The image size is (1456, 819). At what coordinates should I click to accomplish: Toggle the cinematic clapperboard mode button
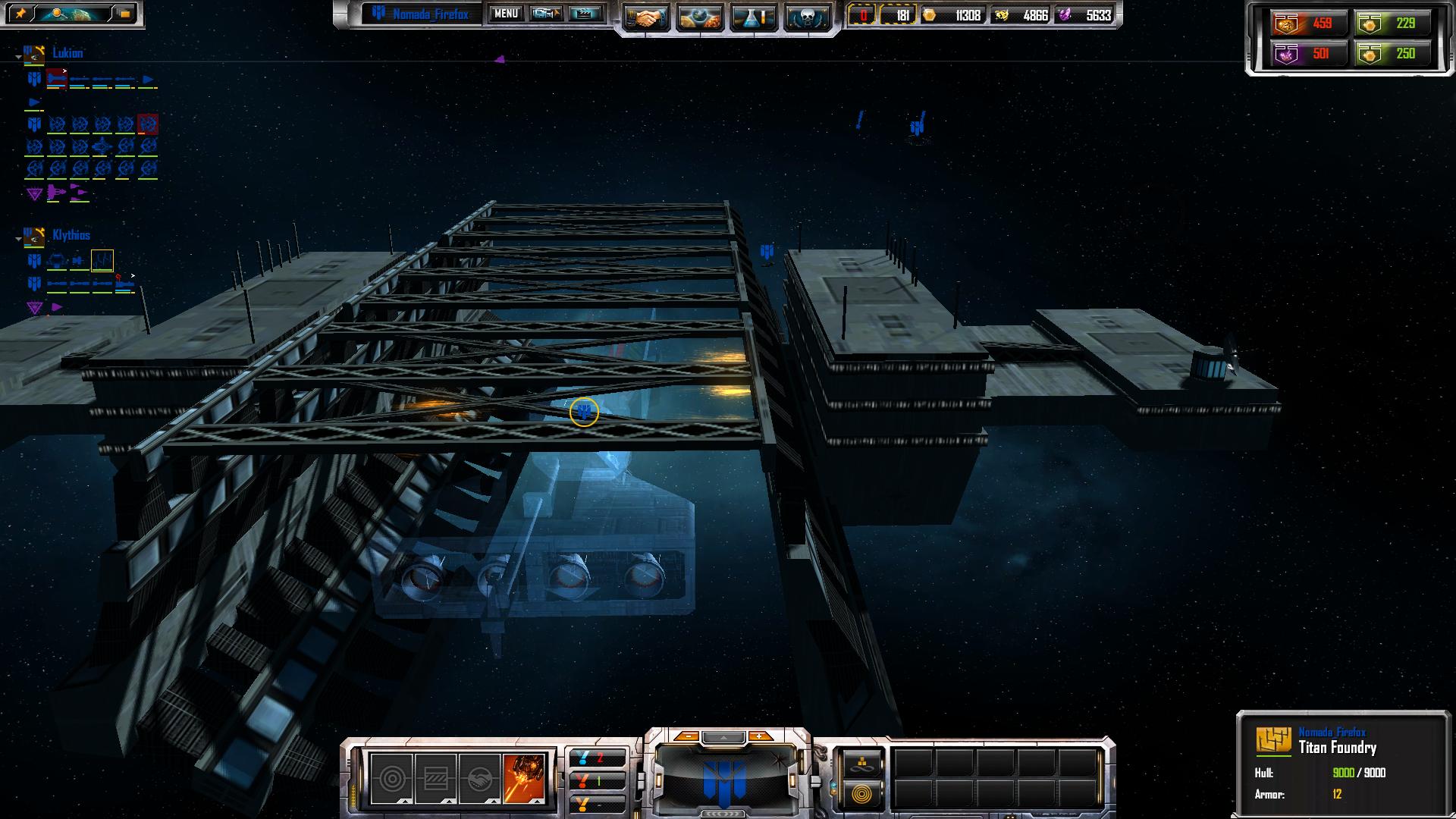click(585, 14)
